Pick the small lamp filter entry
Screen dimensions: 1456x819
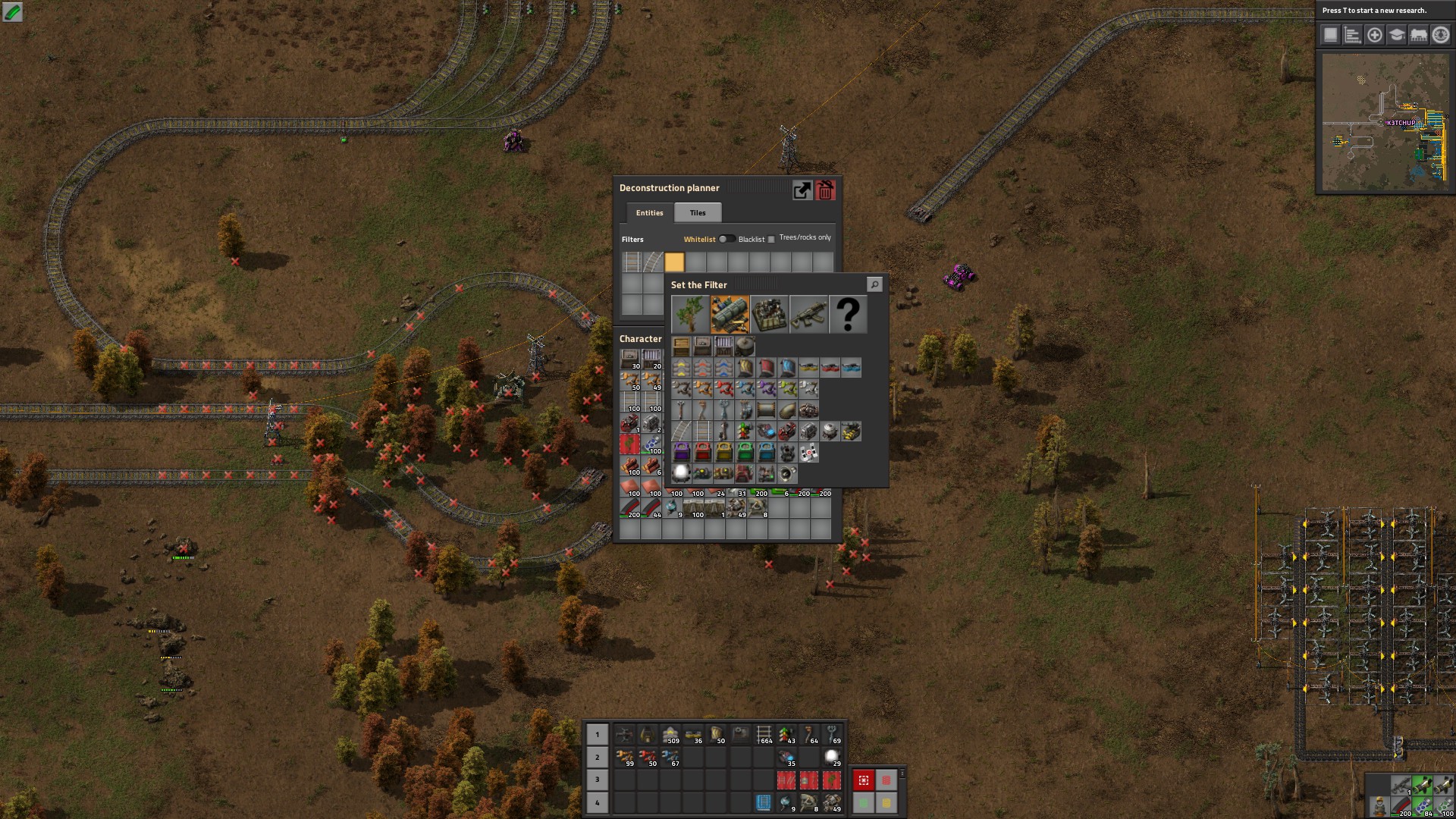(681, 474)
